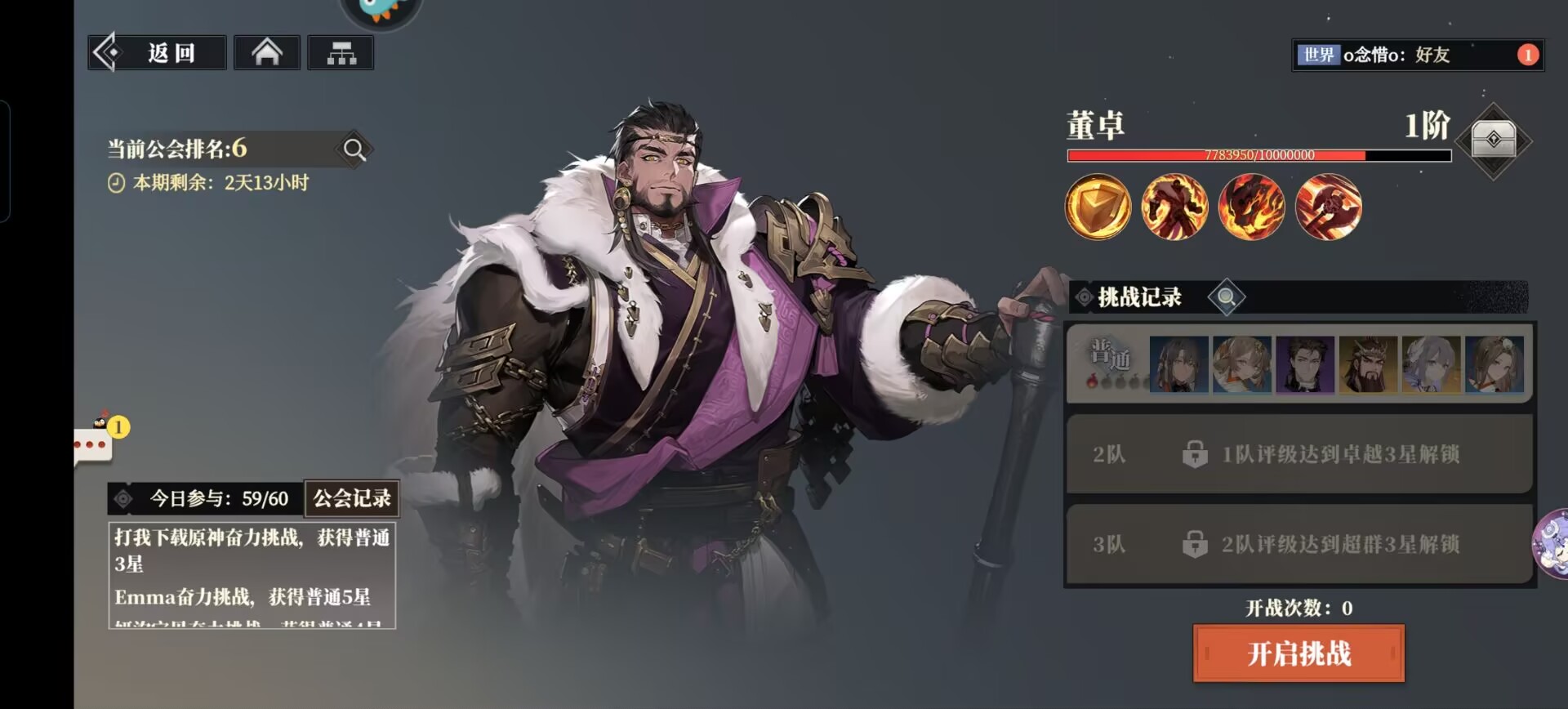Select the 普通 team one lineup row

(1298, 364)
